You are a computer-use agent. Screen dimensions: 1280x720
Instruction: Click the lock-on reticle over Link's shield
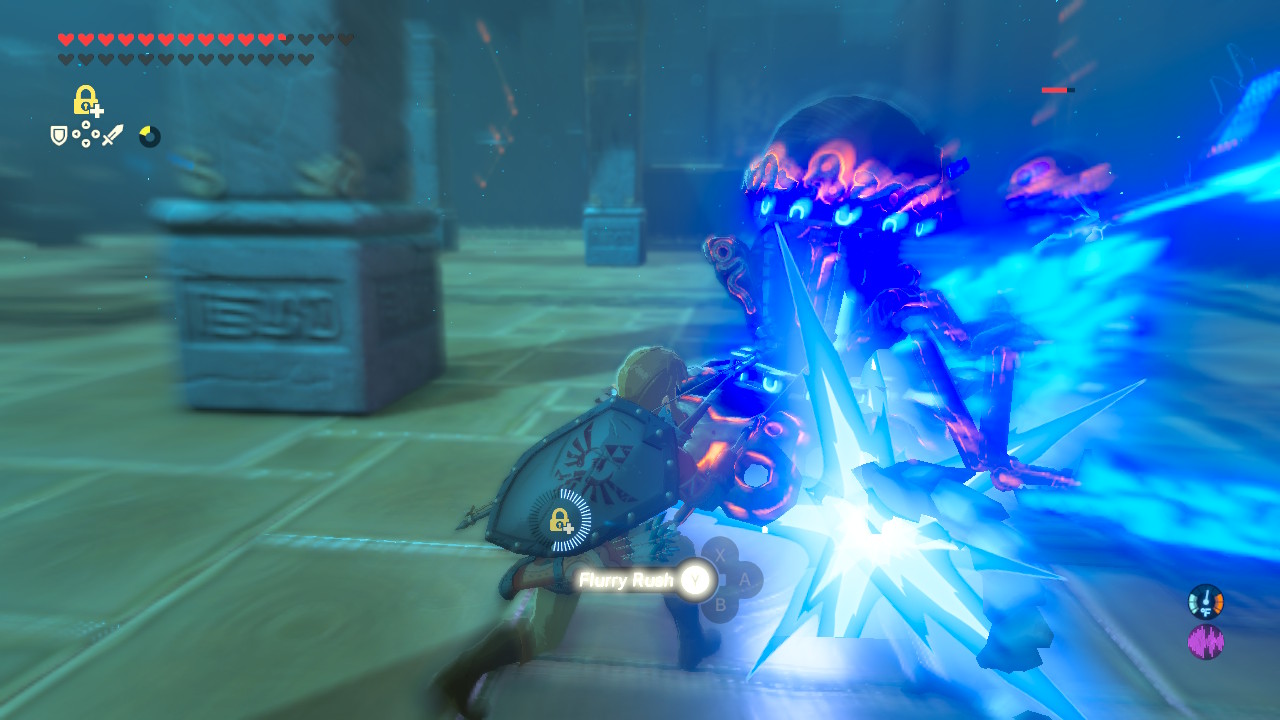click(559, 520)
